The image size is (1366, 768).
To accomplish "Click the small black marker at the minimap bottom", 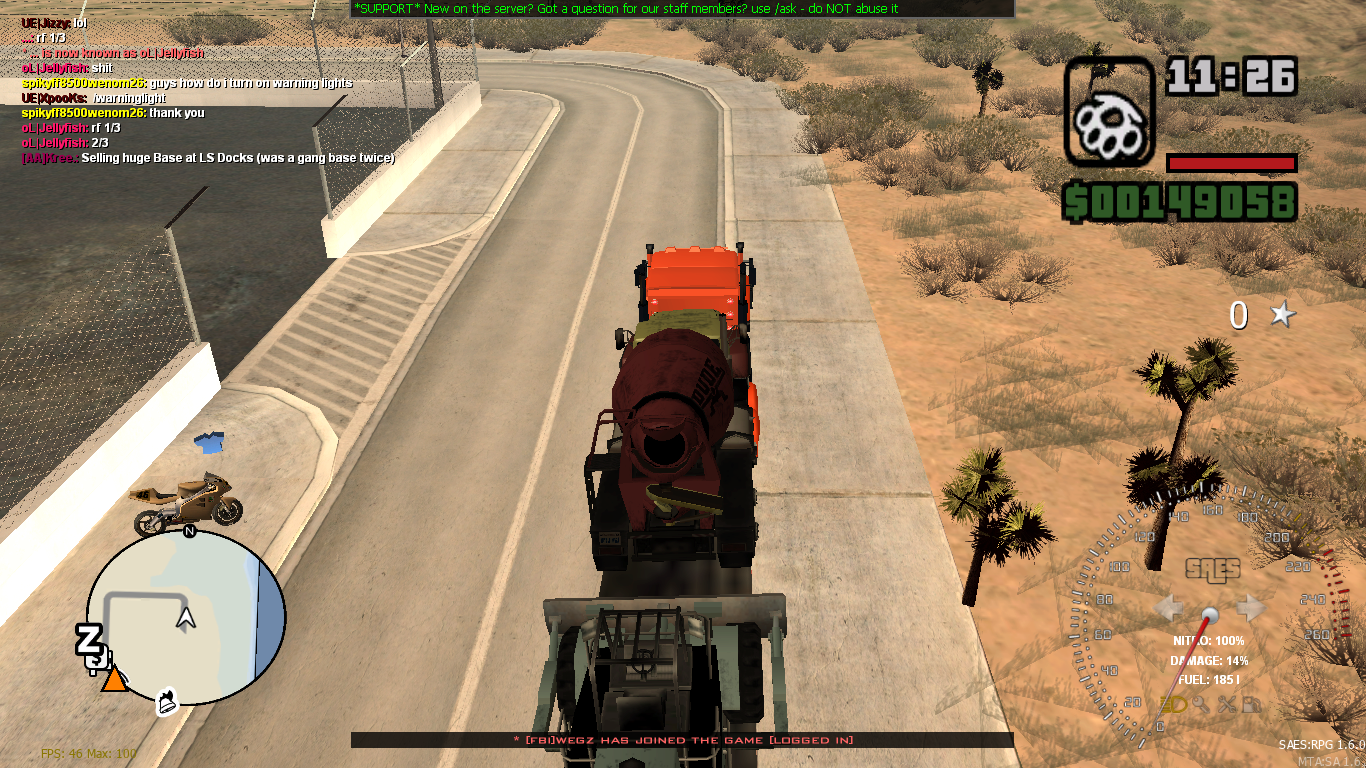I will [165, 702].
